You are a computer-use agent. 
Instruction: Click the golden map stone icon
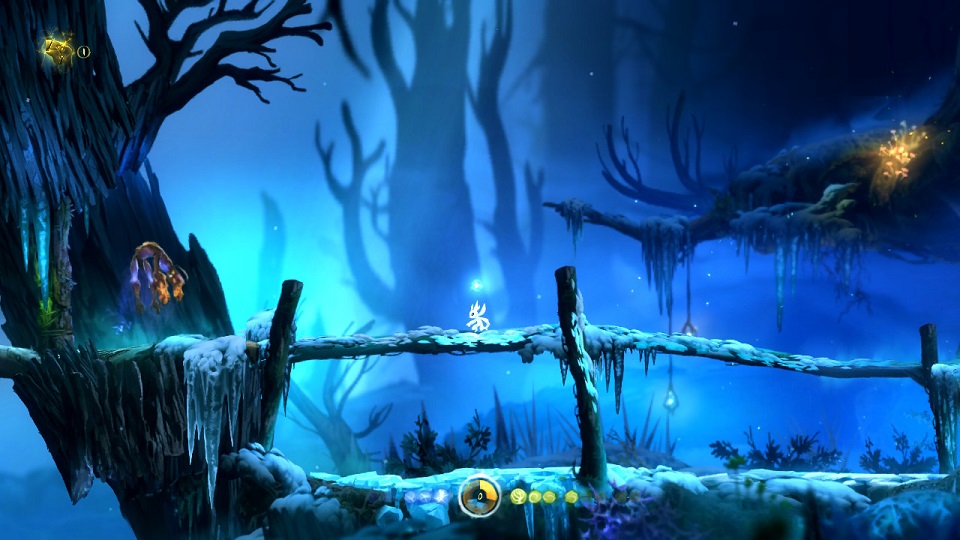point(58,50)
